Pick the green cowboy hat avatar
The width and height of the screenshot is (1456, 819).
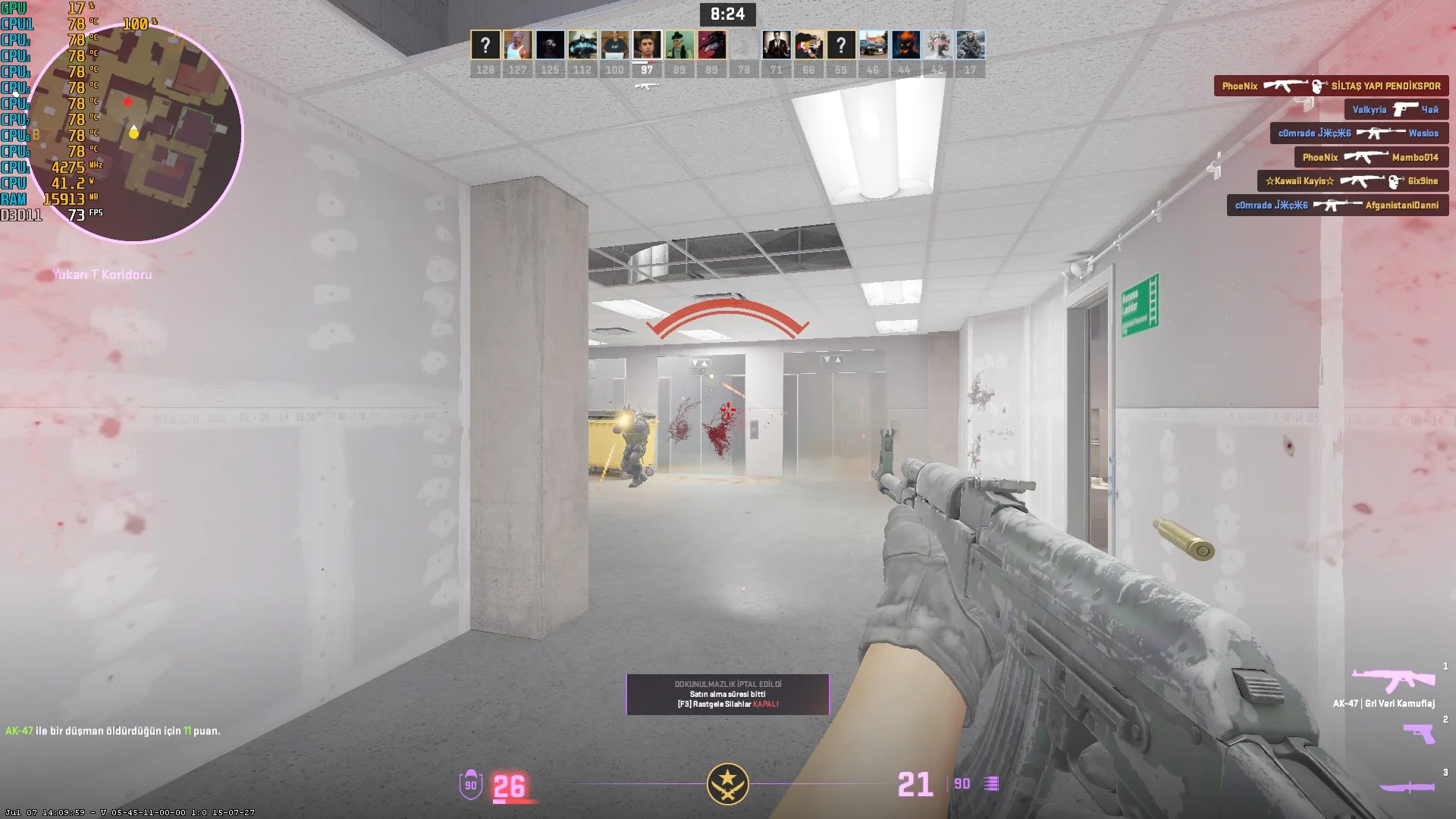(679, 45)
